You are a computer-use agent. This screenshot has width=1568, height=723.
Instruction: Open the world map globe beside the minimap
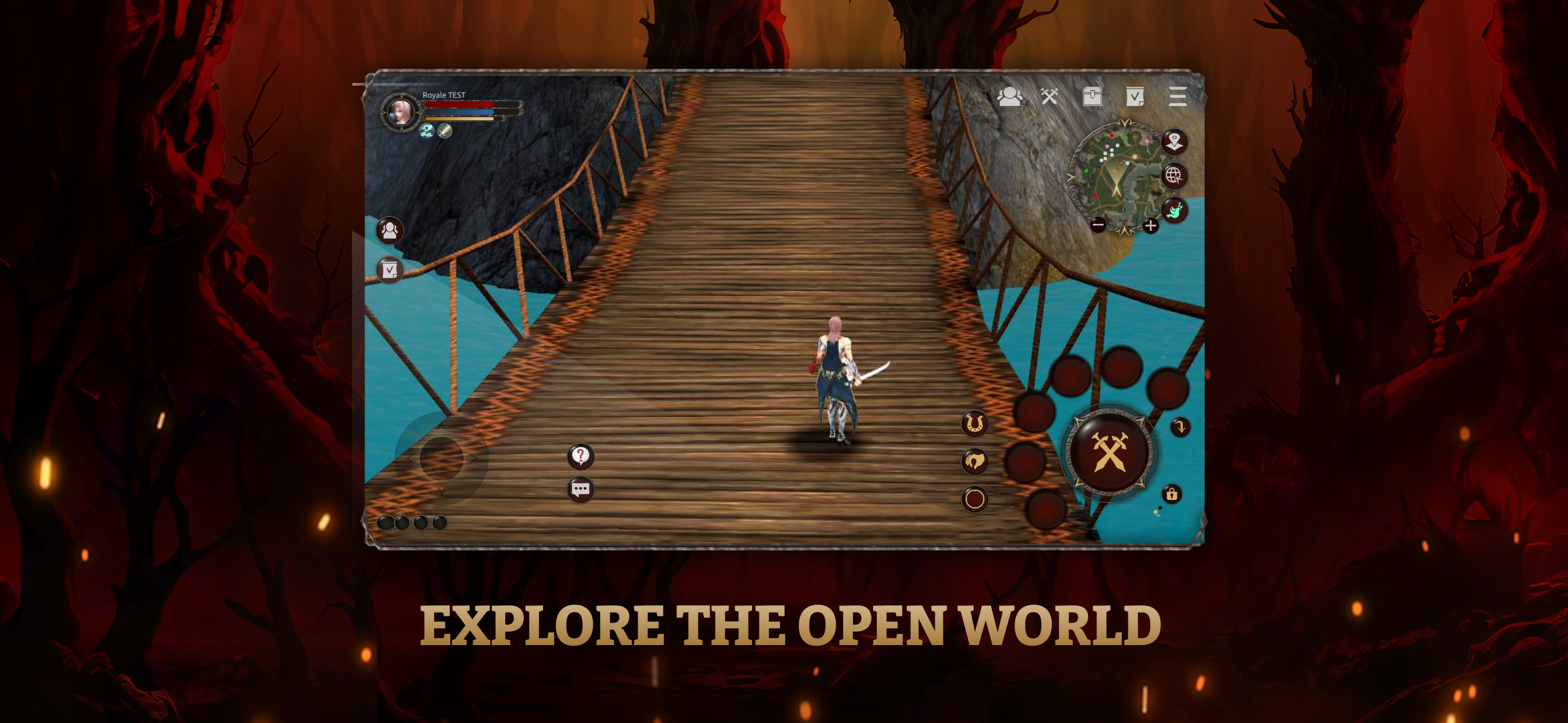click(x=1175, y=175)
